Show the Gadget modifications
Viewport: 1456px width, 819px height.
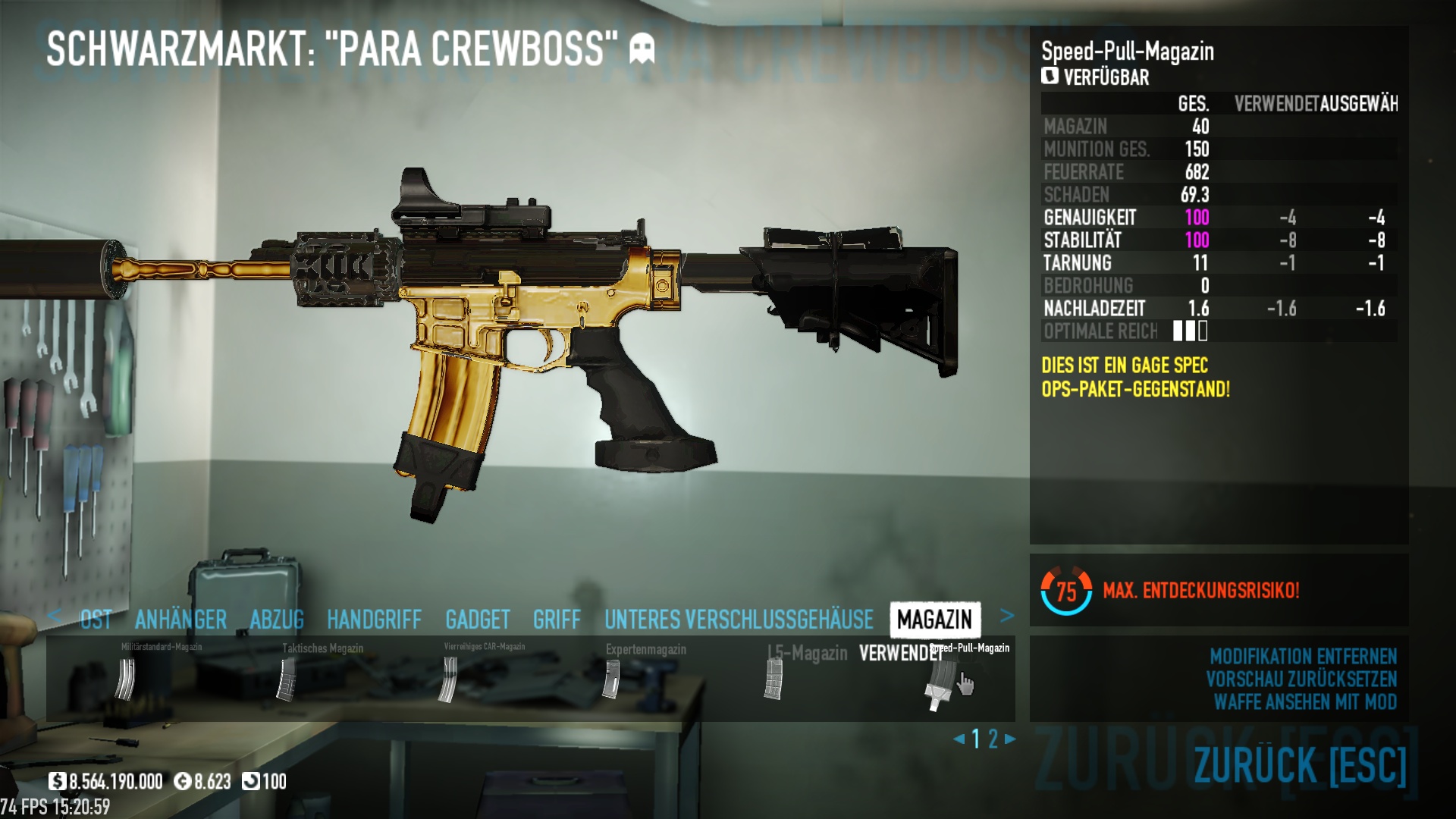click(477, 620)
